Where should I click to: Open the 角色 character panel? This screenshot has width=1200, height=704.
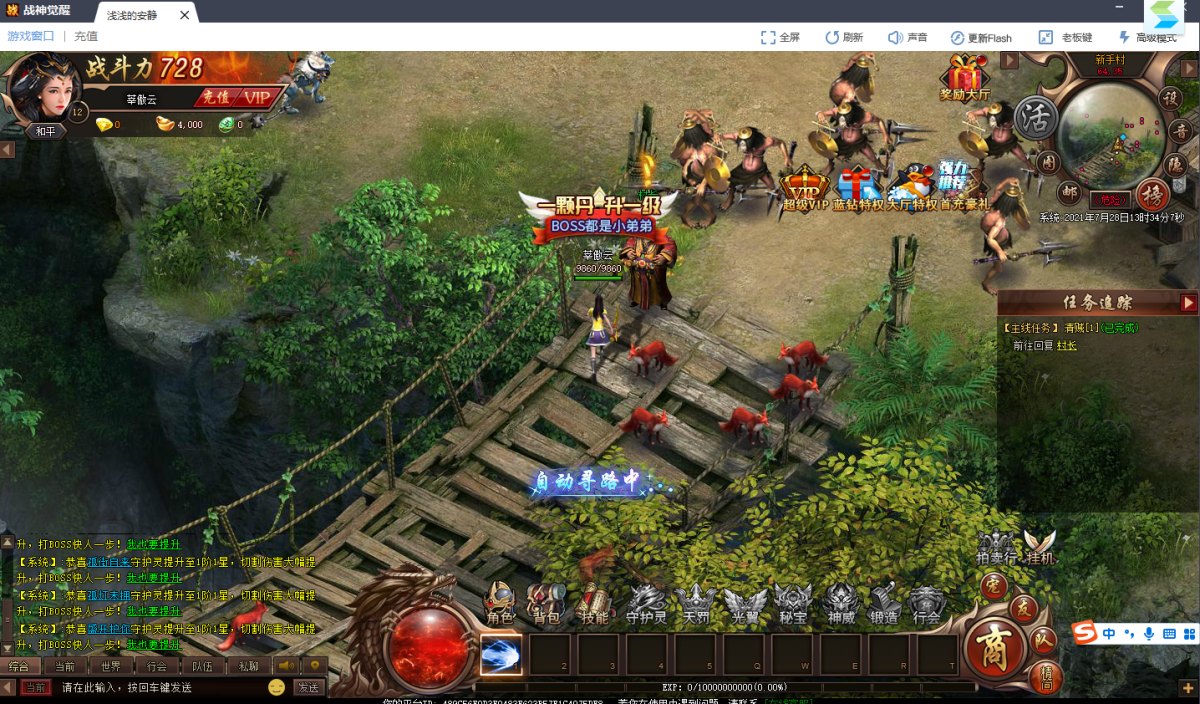click(x=500, y=604)
